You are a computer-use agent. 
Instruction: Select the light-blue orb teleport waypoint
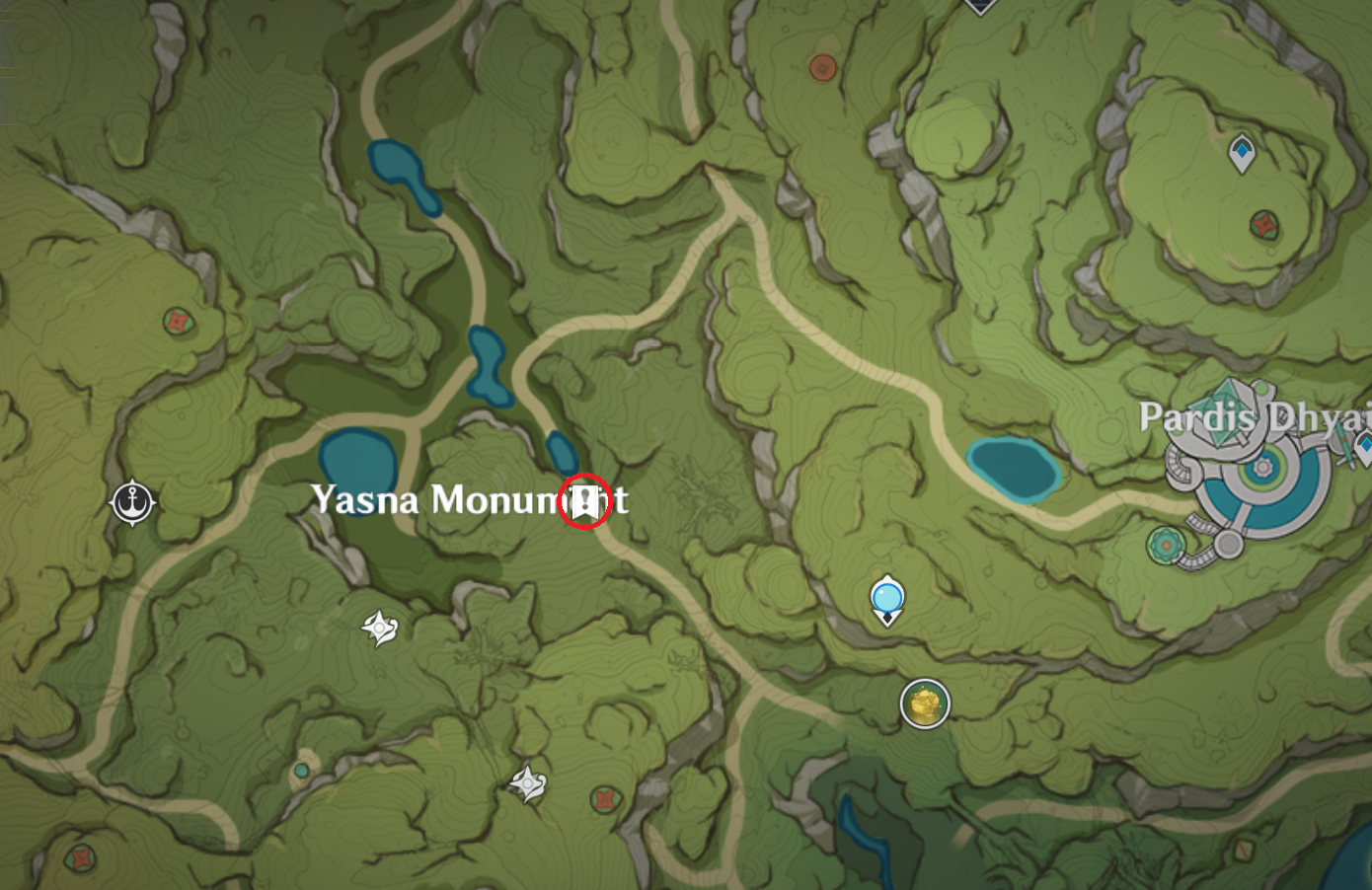(887, 599)
